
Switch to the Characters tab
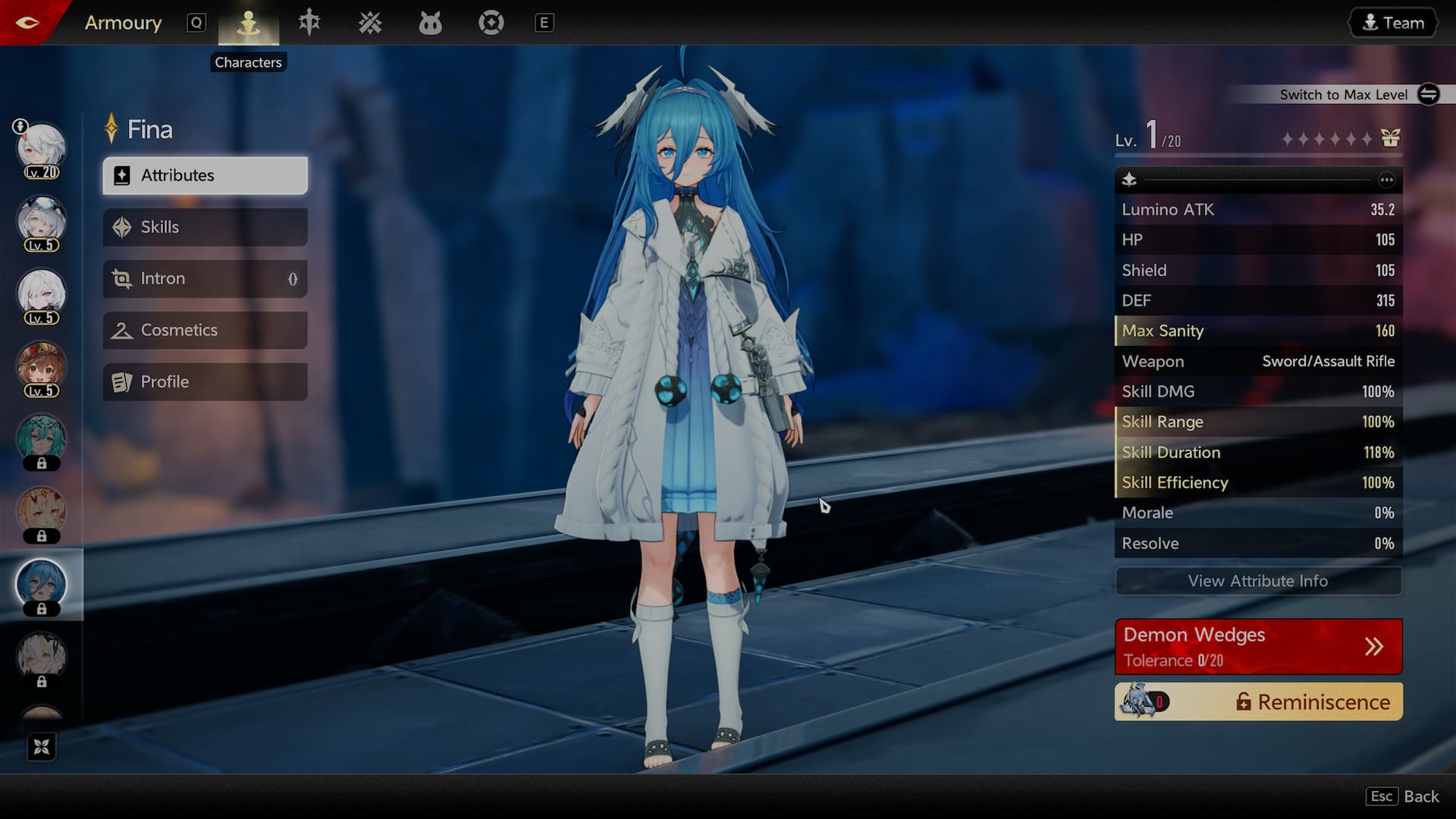(248, 24)
